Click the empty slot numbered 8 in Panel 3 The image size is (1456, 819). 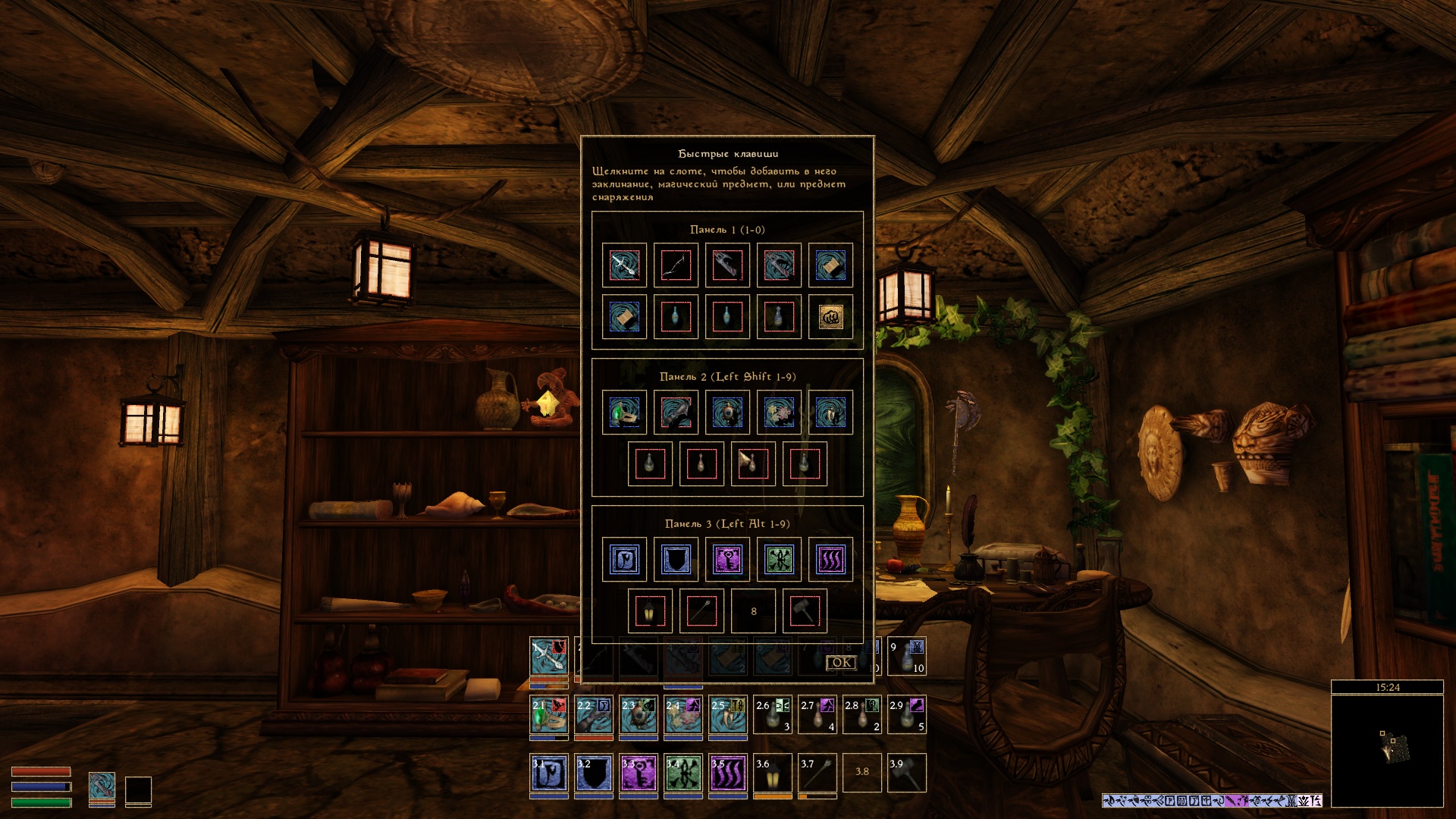tap(753, 611)
